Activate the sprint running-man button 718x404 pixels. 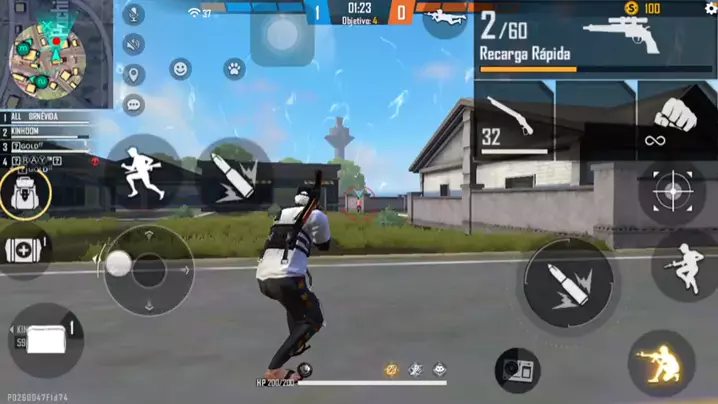[143, 171]
